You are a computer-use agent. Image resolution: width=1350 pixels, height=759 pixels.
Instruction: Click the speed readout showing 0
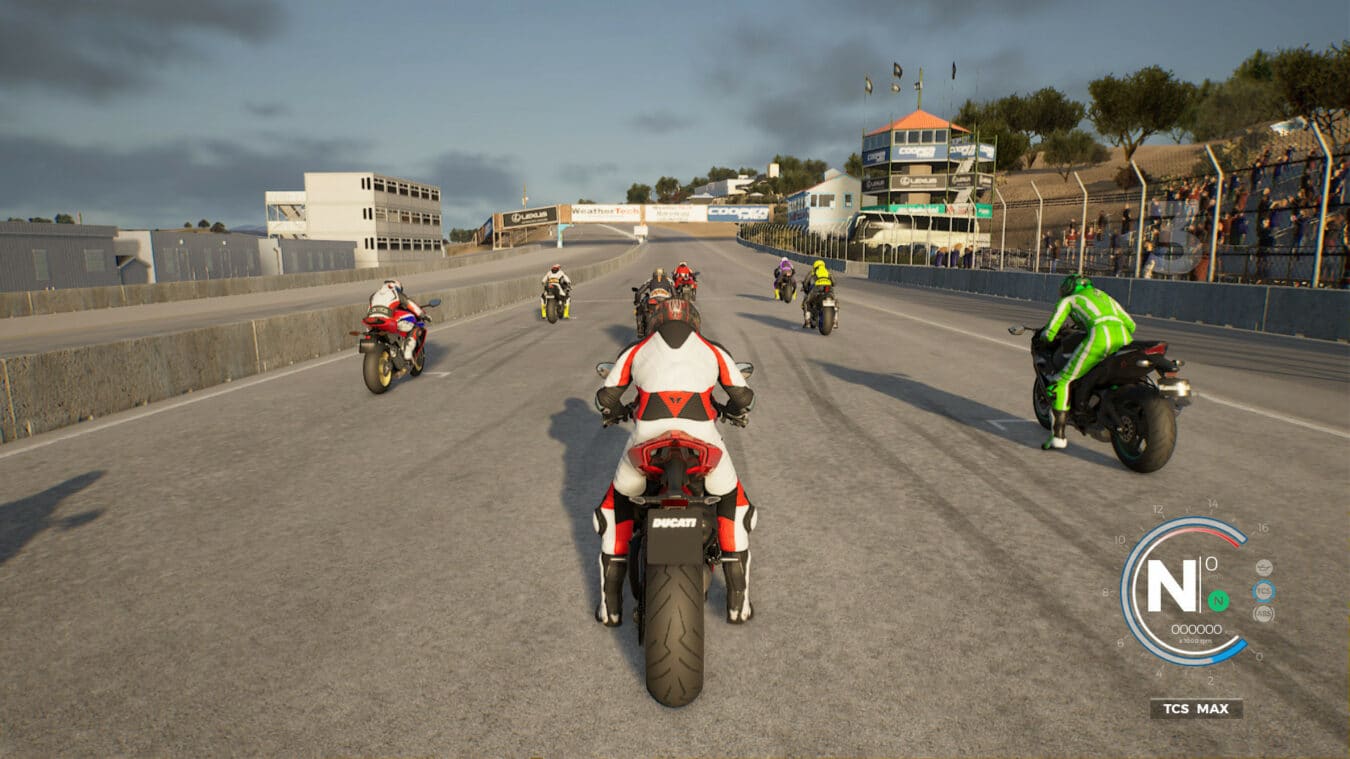1211,563
